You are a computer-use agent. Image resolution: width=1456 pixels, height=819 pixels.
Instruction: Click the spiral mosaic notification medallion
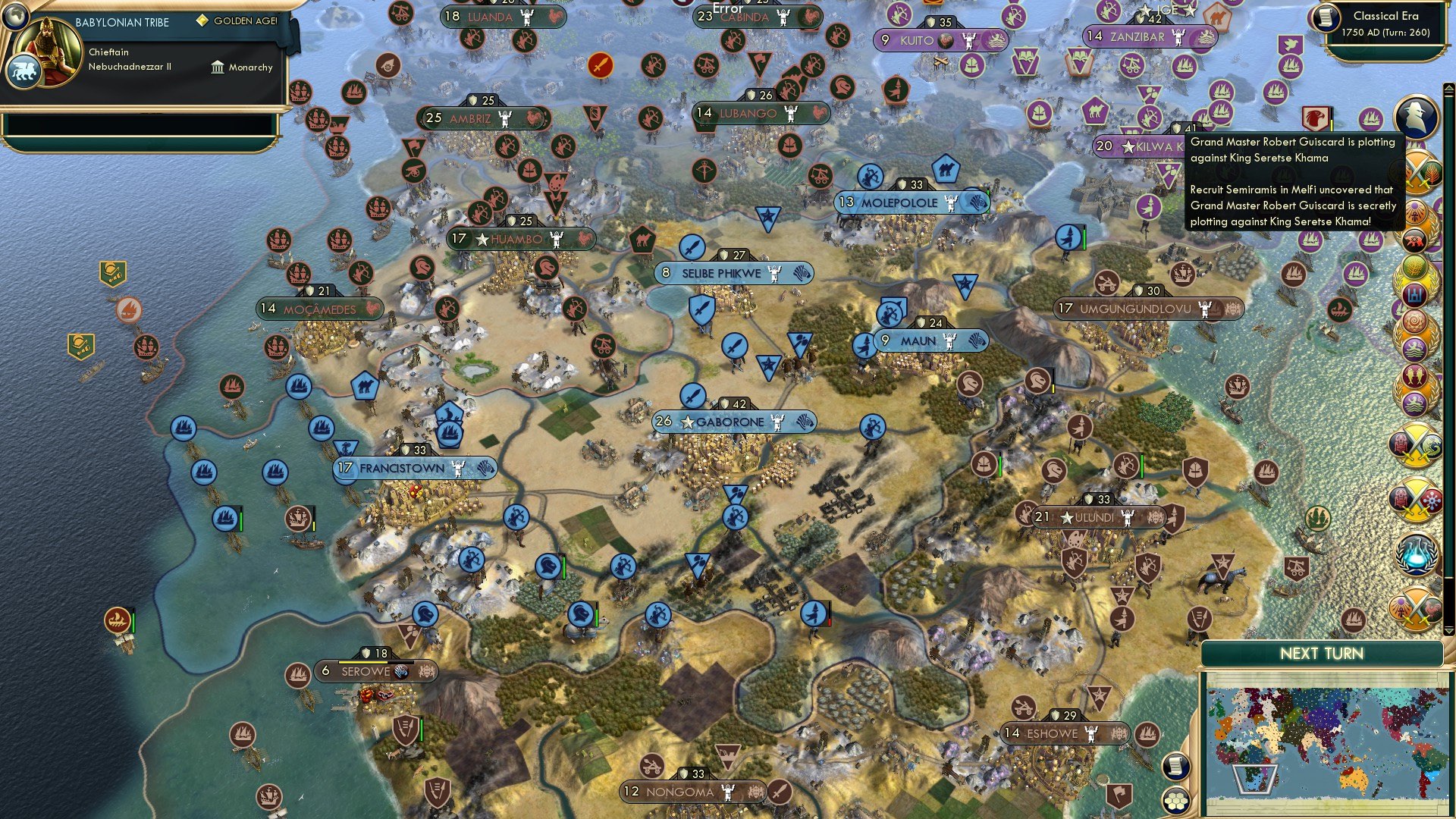1415,322
